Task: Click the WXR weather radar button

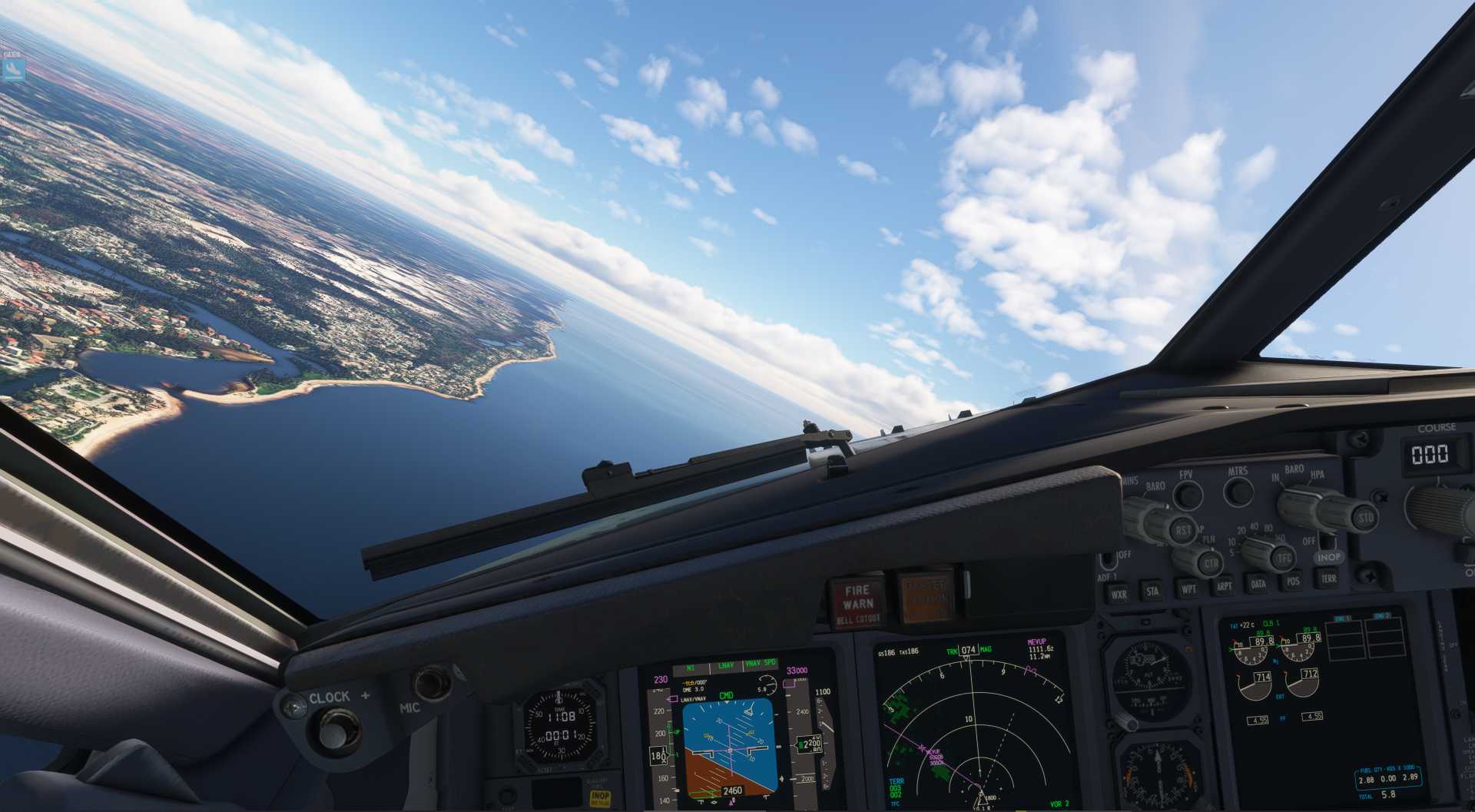Action: click(x=1119, y=595)
